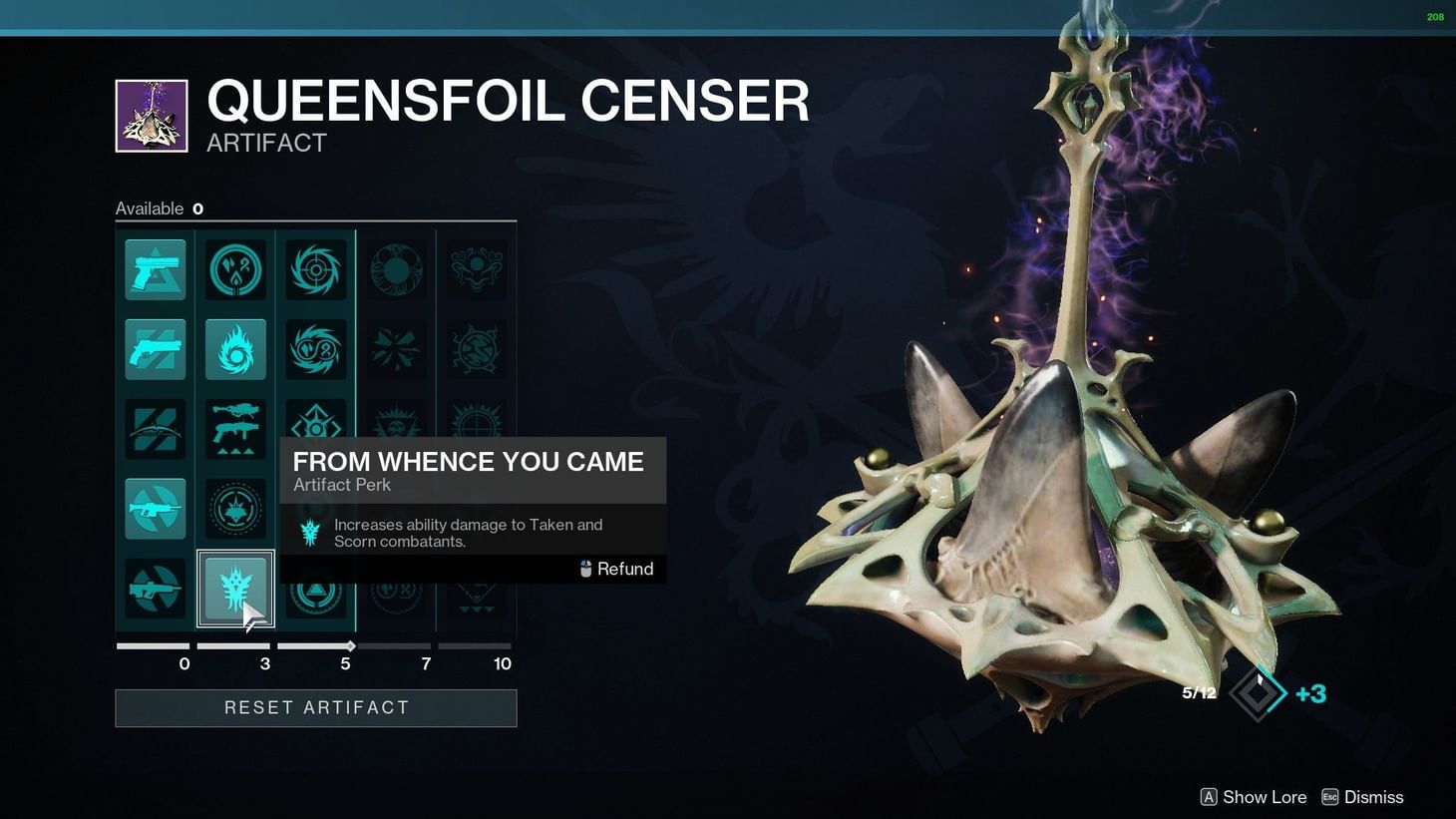Select the swirling reticle perk atop the third column
Screen dimensions: 1456x819
pyautogui.click(x=316, y=269)
